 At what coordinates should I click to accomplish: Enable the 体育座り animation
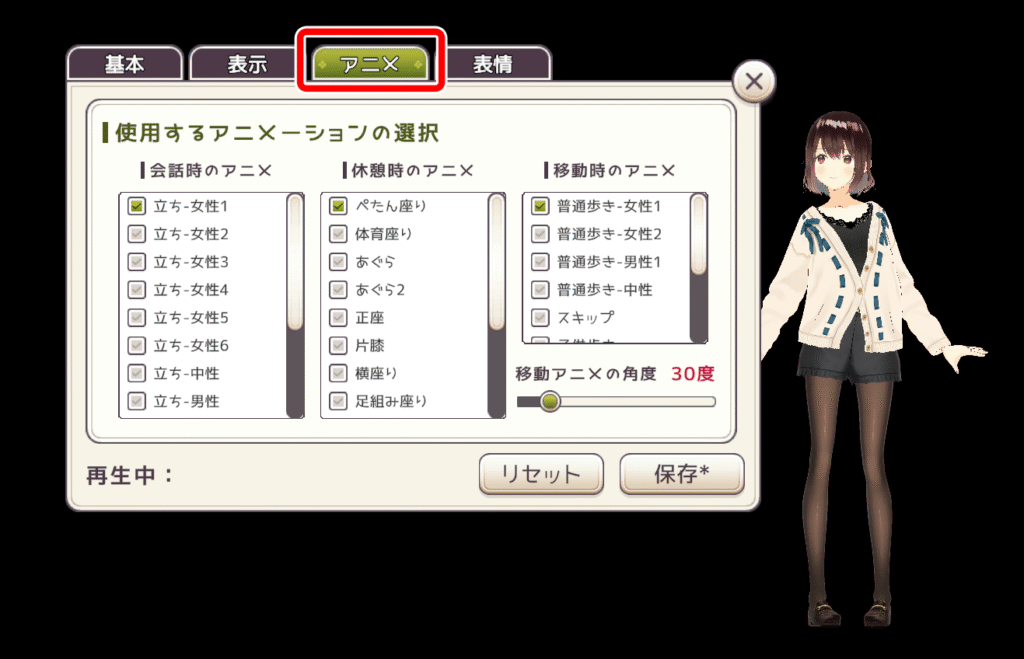338,234
